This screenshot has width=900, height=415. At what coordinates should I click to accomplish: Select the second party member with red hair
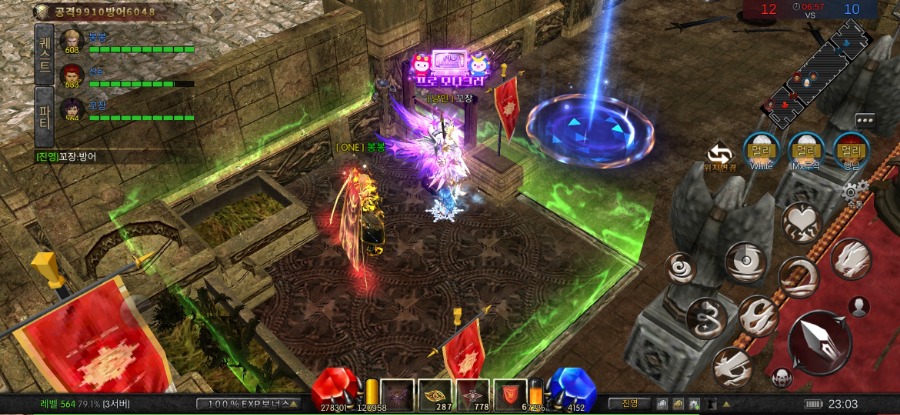(x=71, y=74)
